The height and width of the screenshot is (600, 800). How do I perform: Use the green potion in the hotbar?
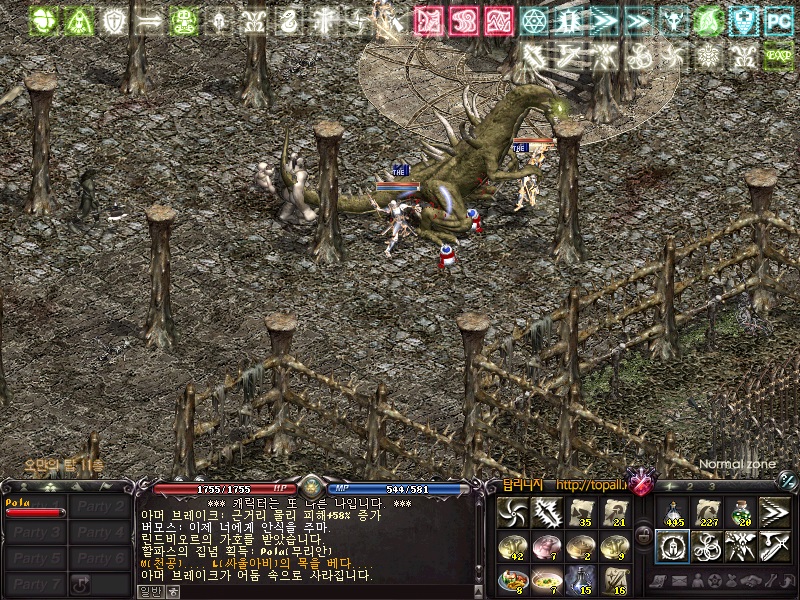740,513
